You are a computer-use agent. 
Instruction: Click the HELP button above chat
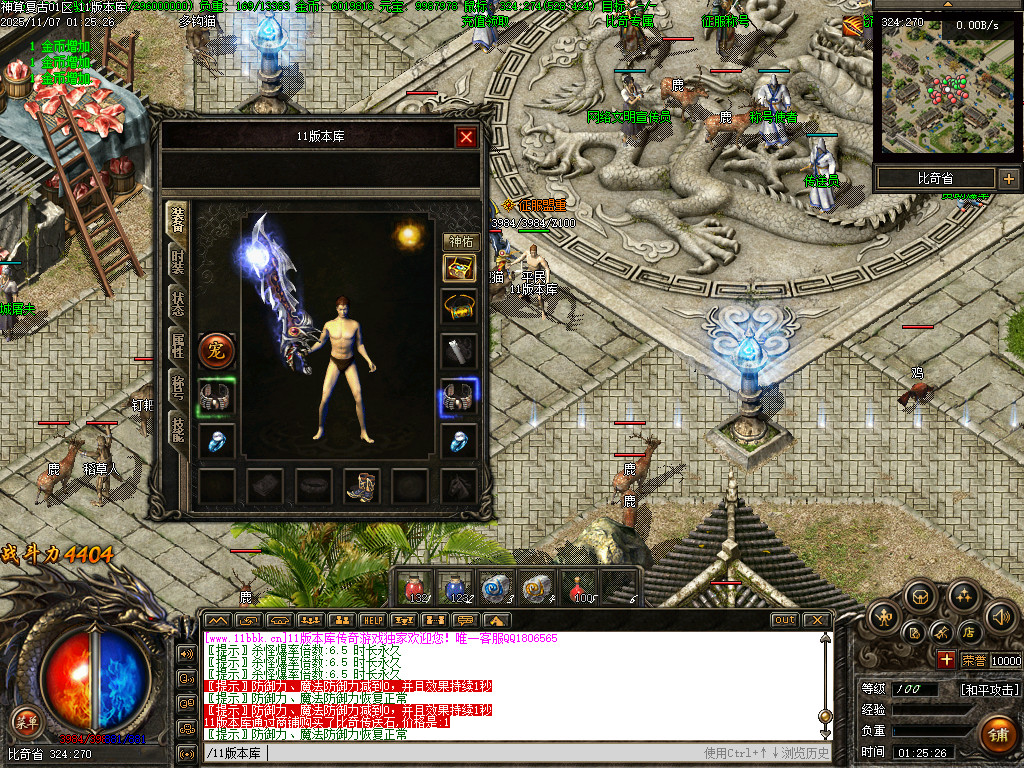(x=373, y=620)
